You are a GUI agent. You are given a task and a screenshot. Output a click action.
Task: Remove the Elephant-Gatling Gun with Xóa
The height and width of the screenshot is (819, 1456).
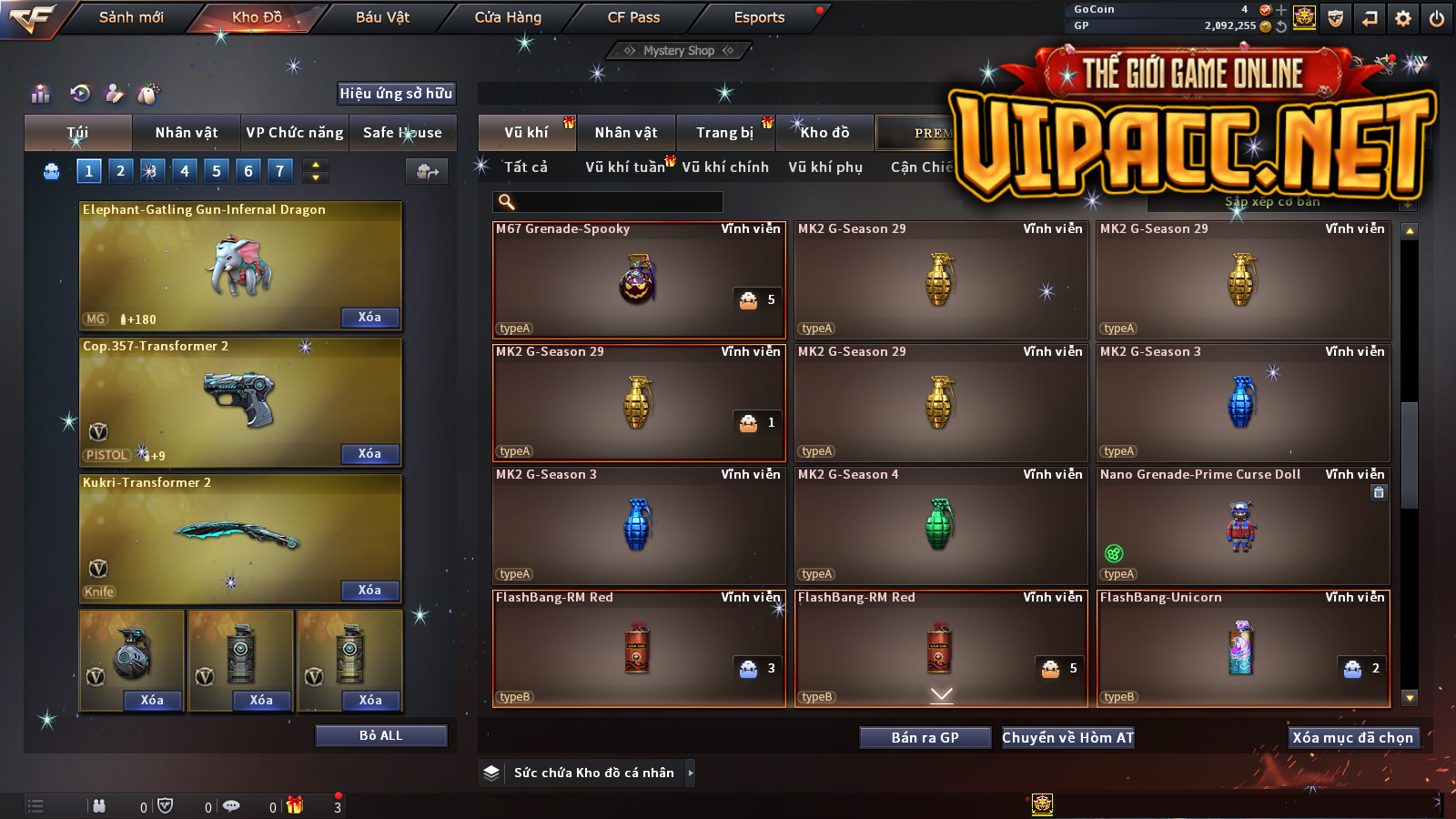point(369,317)
